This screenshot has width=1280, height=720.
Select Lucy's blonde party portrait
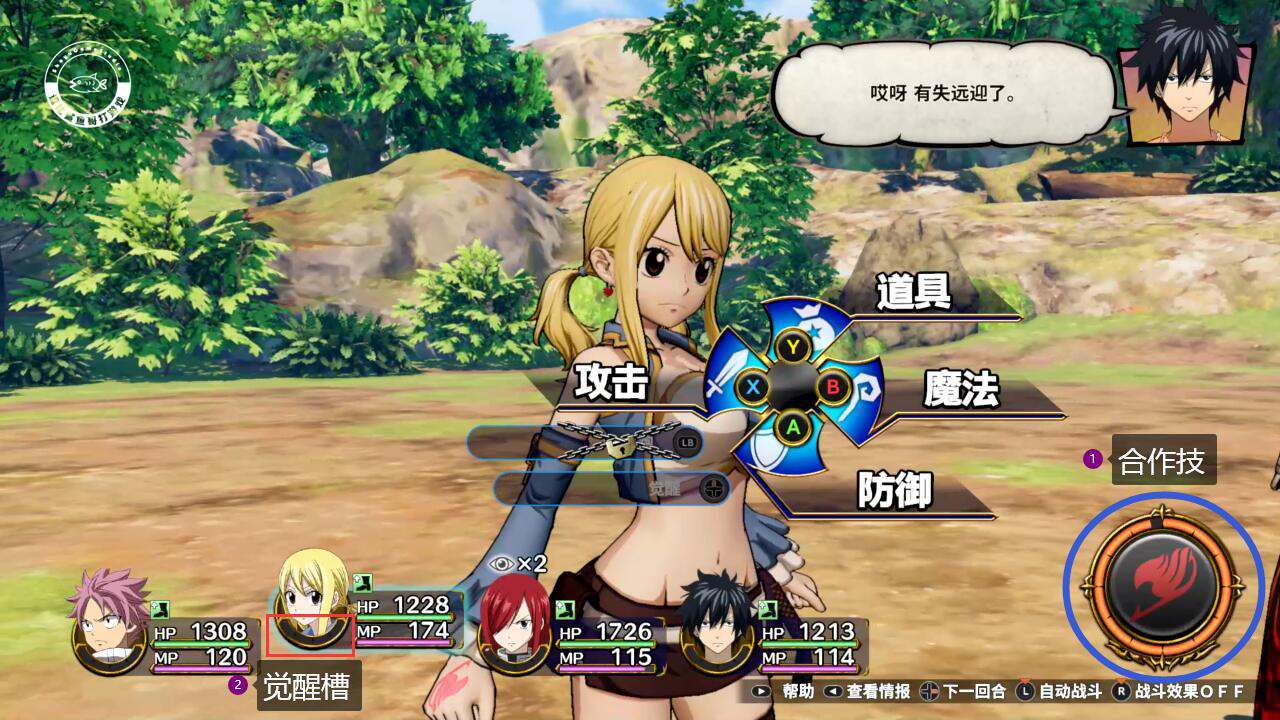311,600
